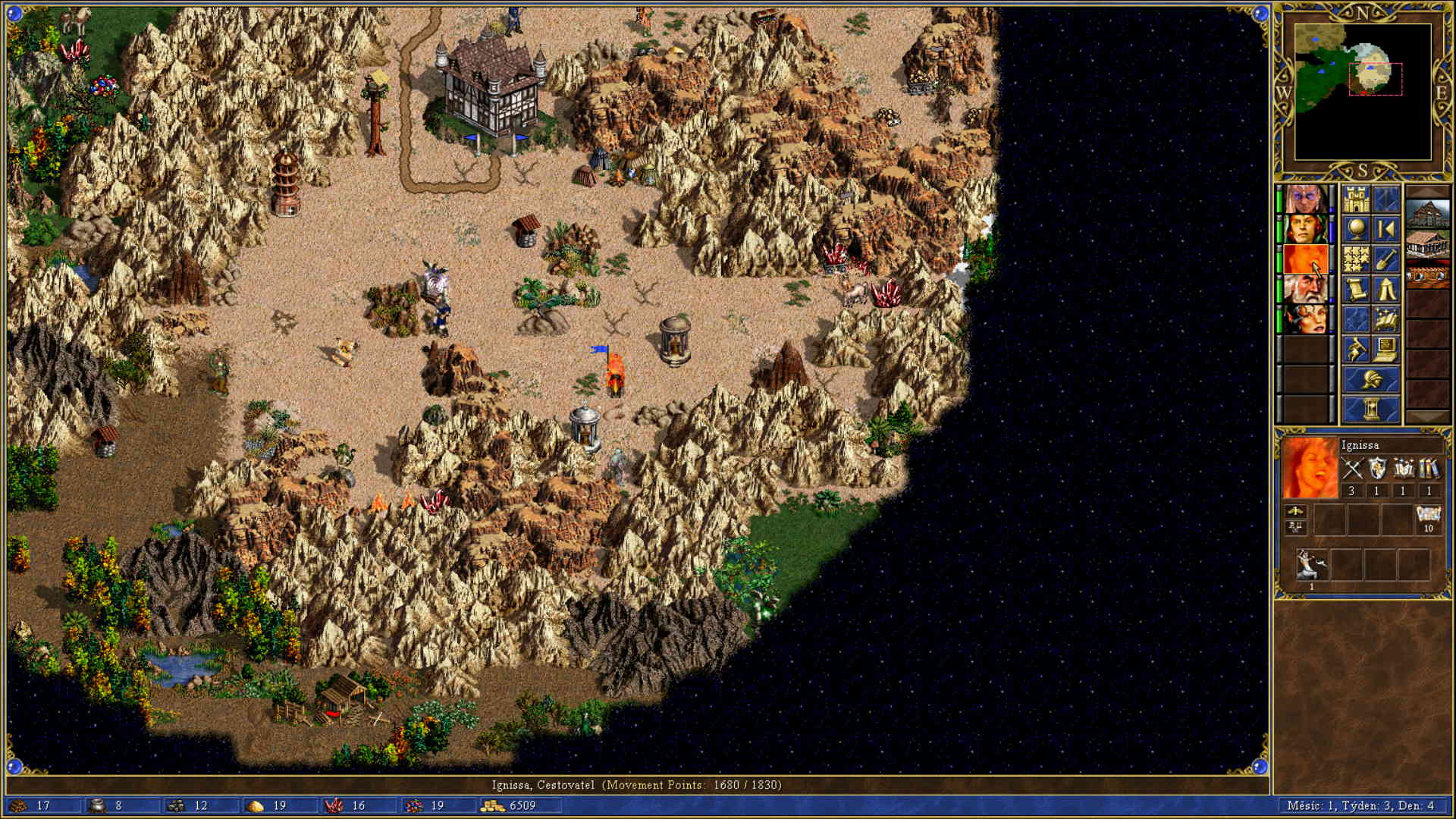Open the quest log scroll button
The image size is (1456, 819).
point(1356,289)
